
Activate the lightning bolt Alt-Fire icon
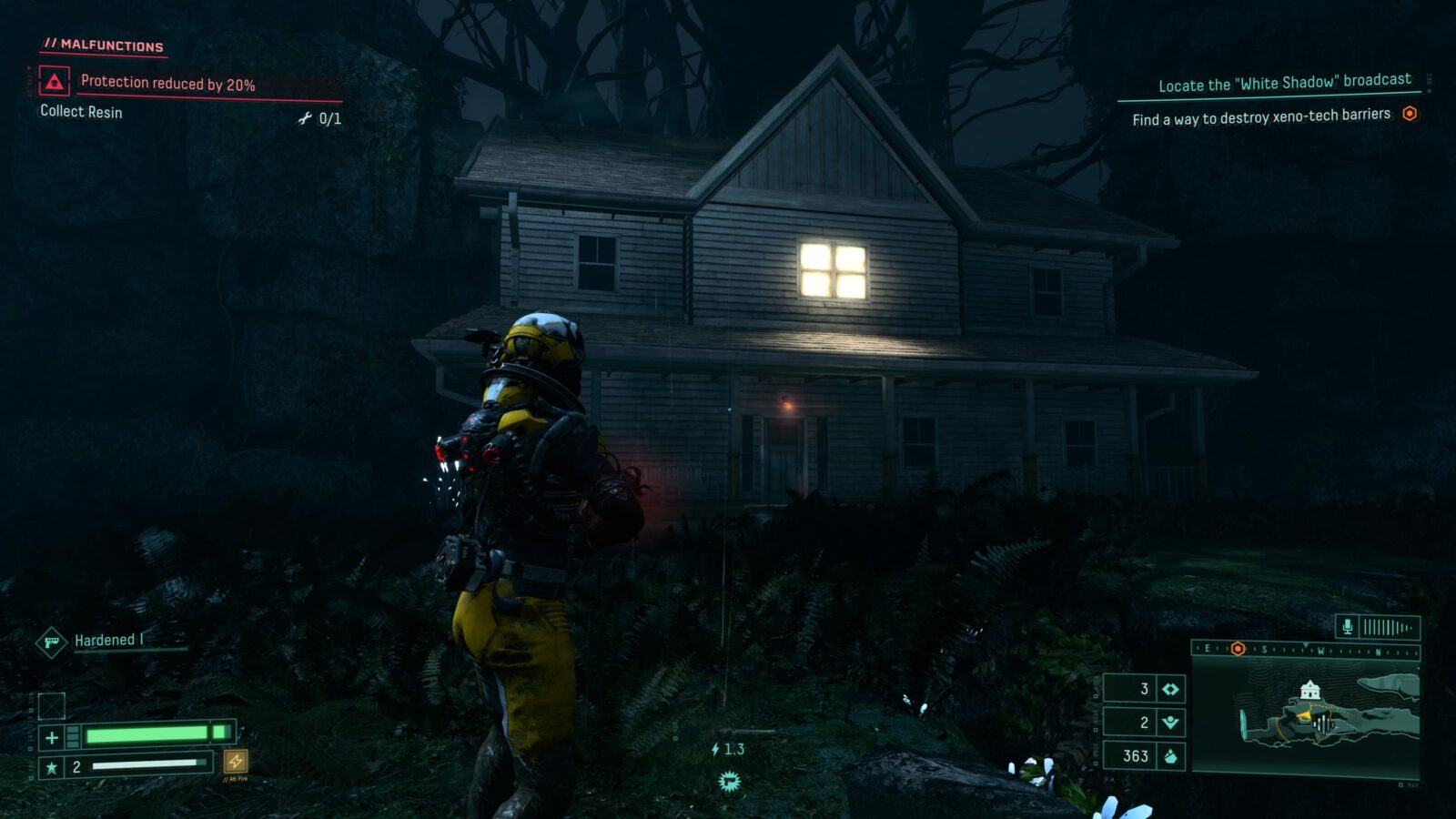coord(236,761)
